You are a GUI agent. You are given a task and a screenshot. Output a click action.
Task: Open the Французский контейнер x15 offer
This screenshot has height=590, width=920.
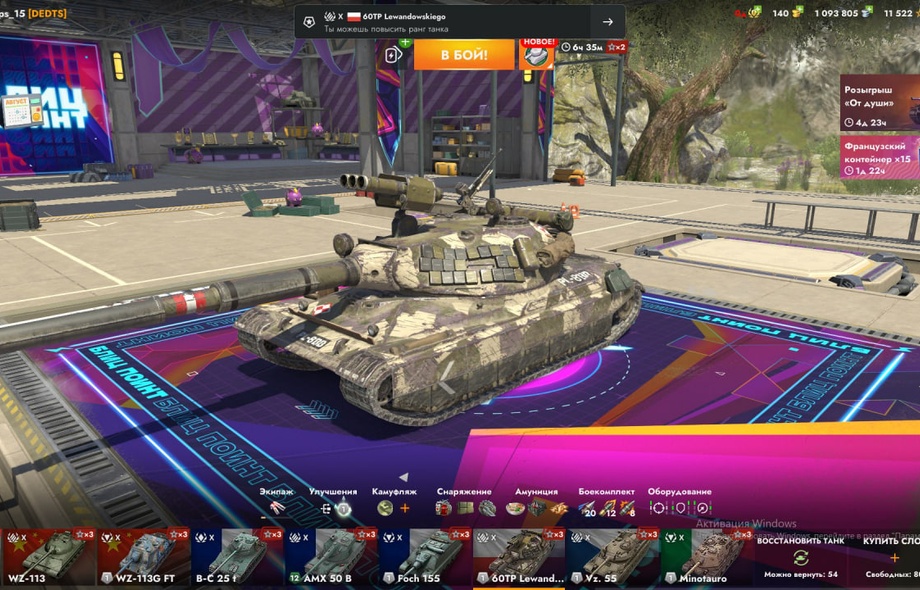tap(879, 157)
